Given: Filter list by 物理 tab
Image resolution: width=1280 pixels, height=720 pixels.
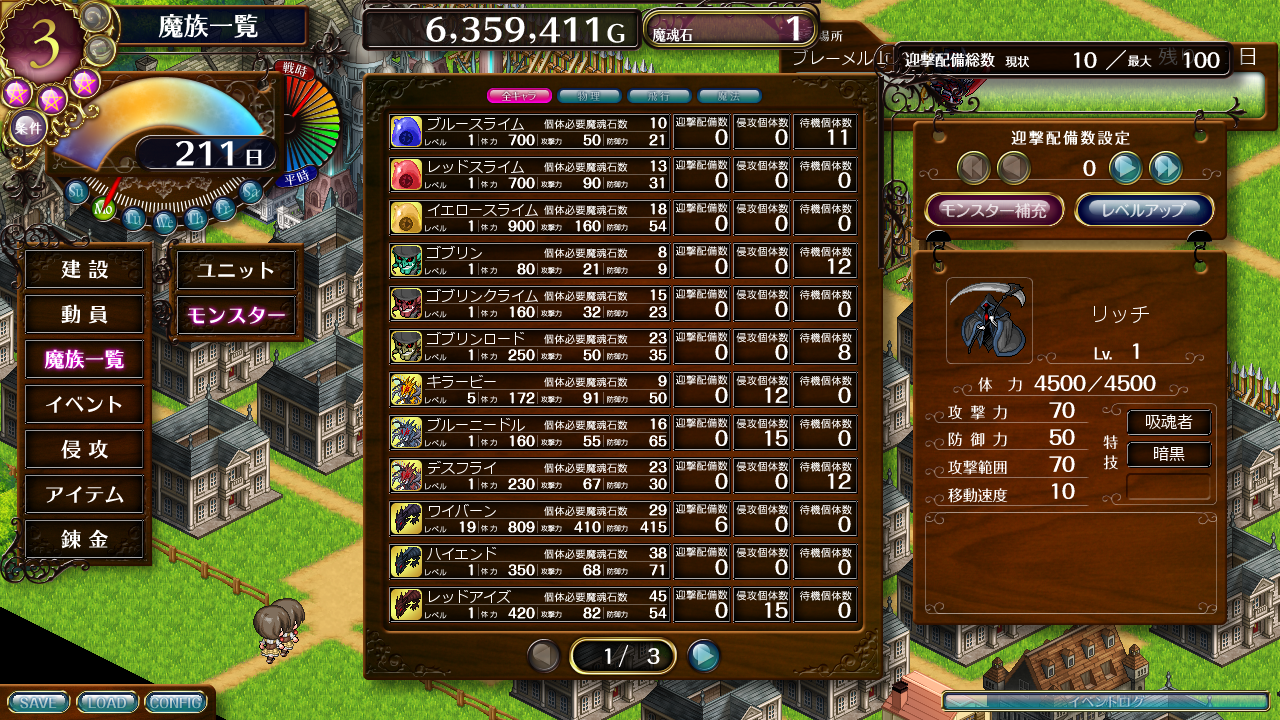Looking at the screenshot, I should 589,96.
